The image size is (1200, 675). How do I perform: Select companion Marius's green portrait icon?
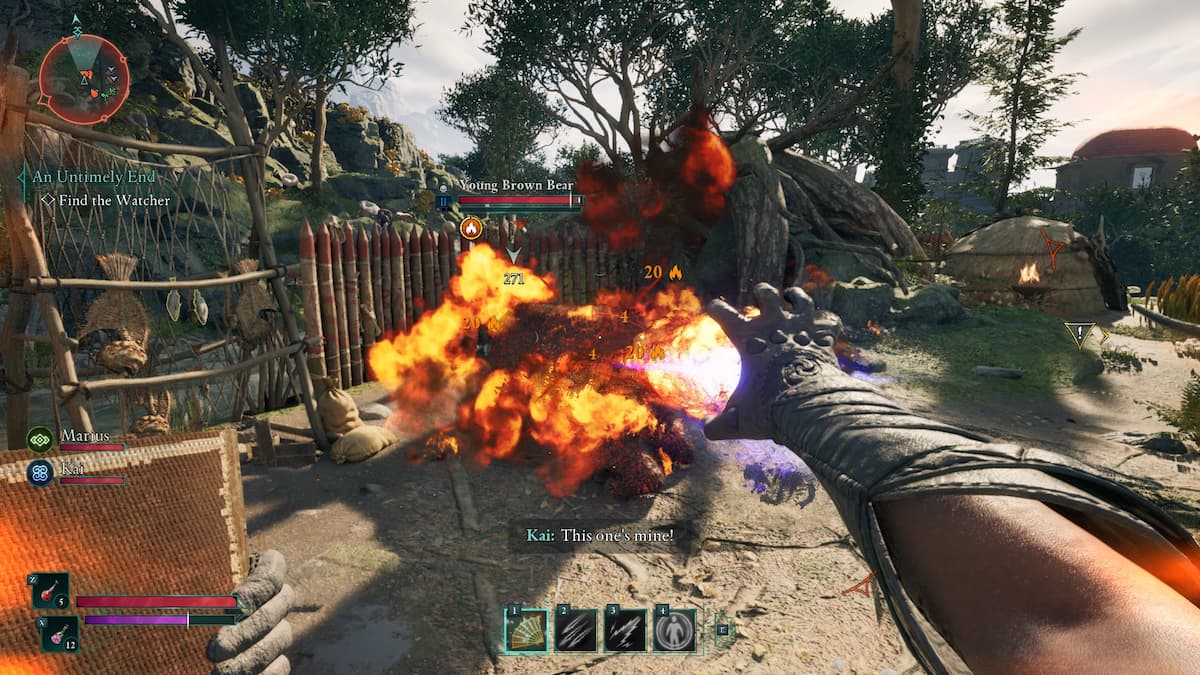coord(40,439)
